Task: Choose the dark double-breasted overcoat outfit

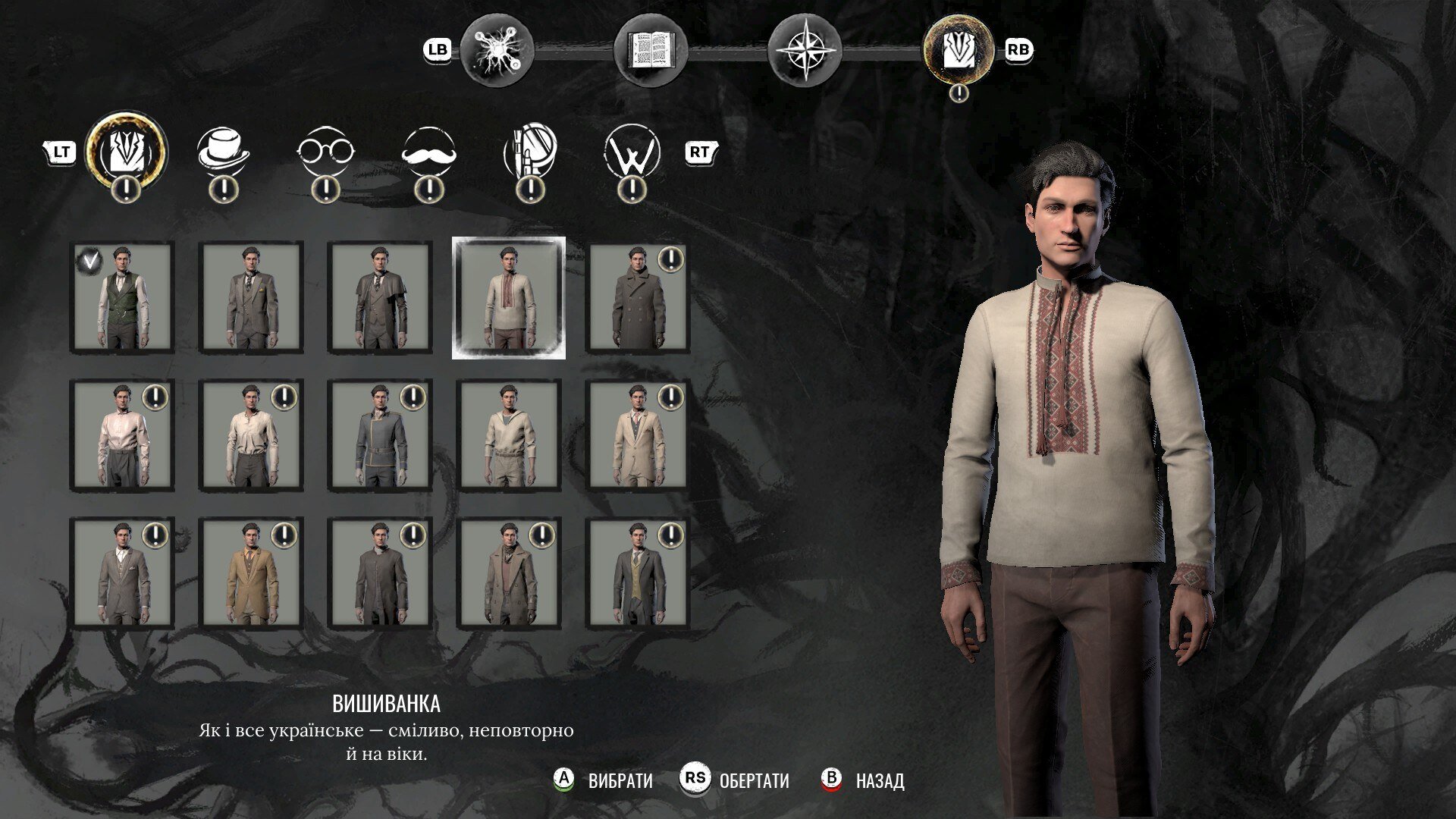Action: [638, 298]
